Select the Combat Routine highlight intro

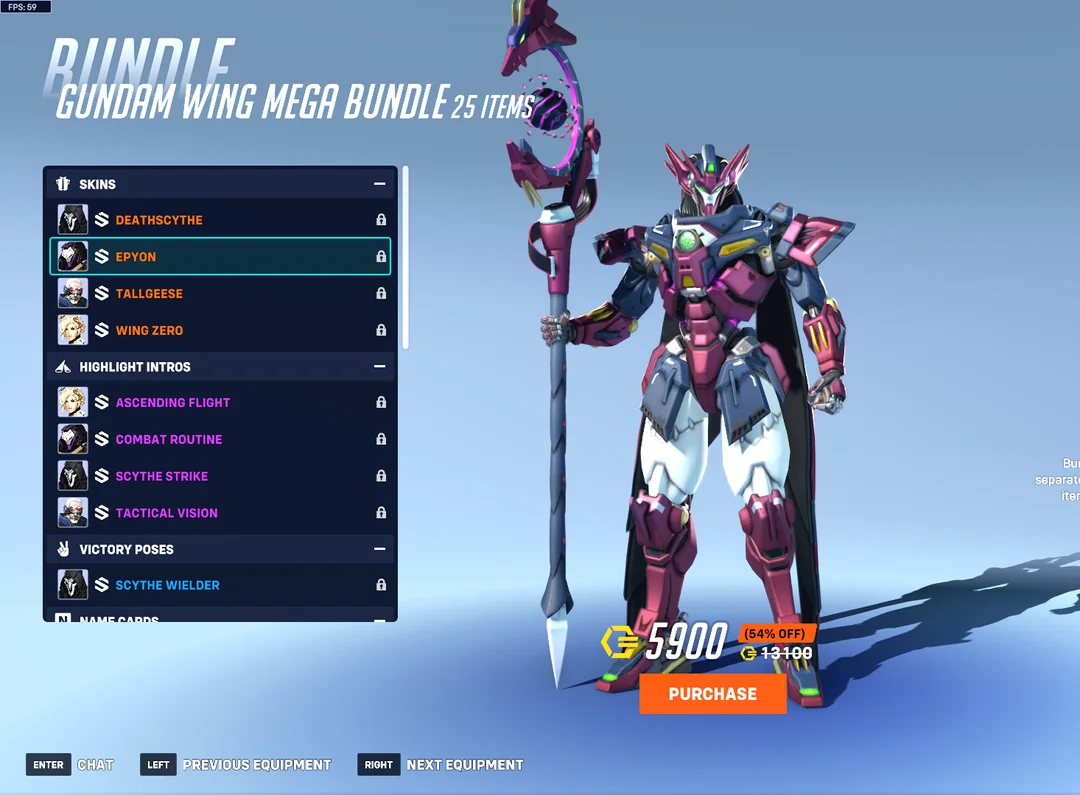tap(220, 440)
